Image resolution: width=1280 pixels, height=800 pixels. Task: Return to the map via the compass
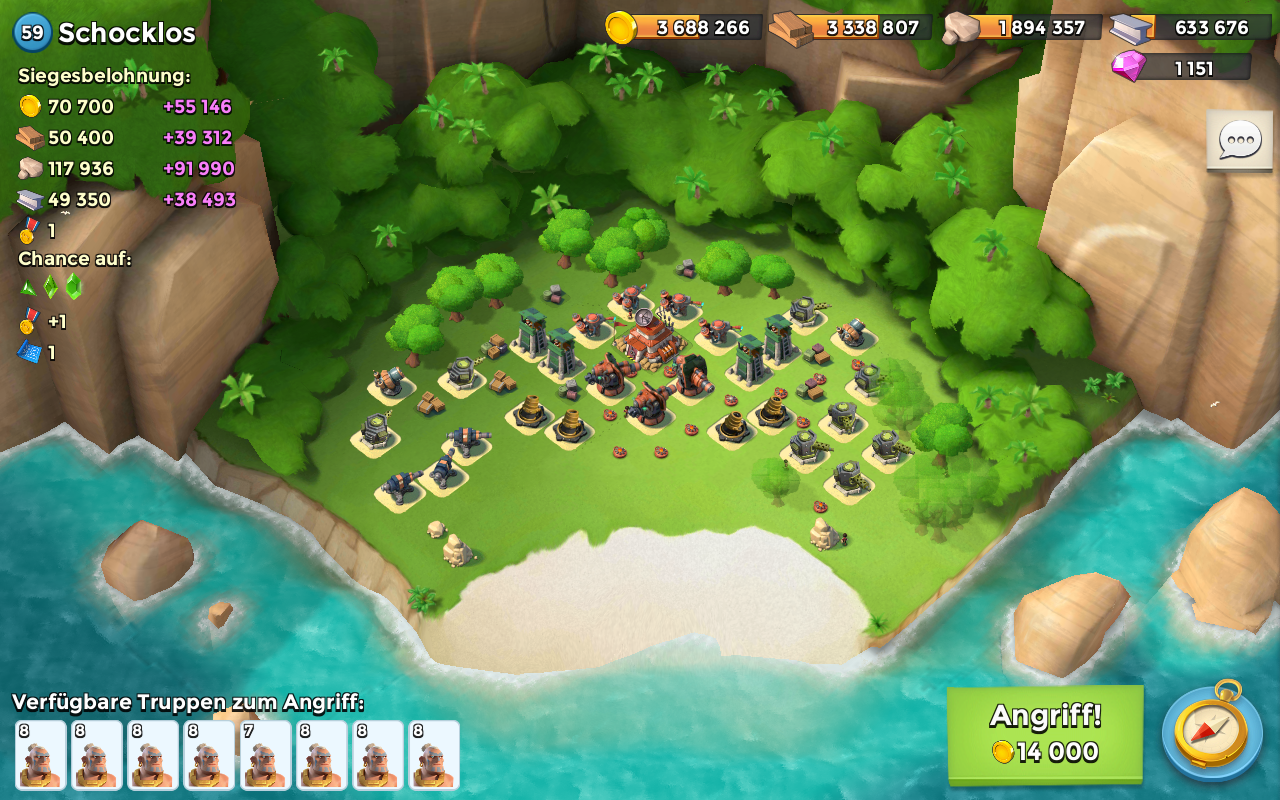[1211, 733]
